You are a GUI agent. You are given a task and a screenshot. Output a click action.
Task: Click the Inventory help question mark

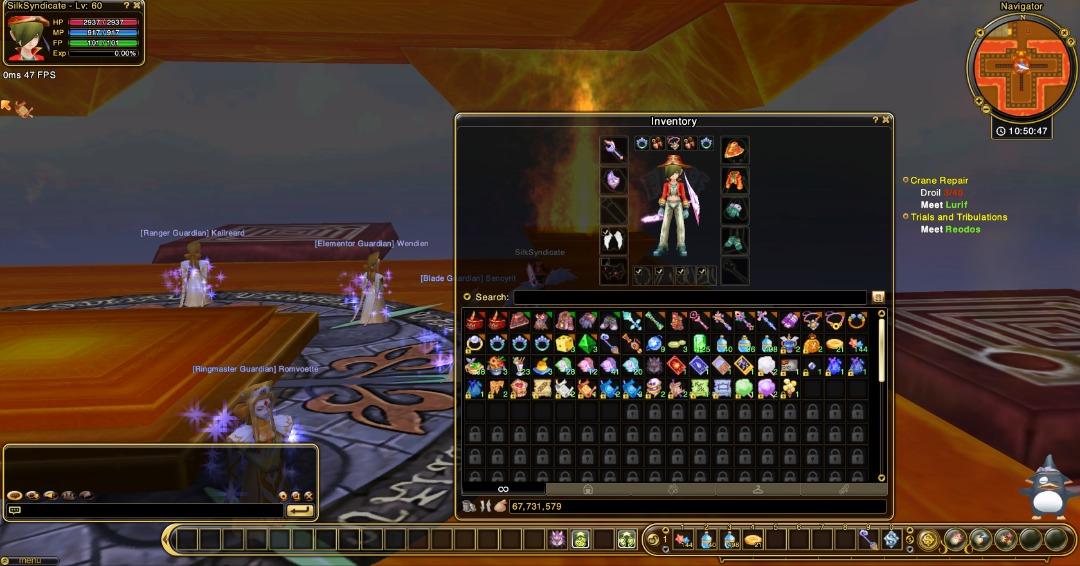point(873,120)
